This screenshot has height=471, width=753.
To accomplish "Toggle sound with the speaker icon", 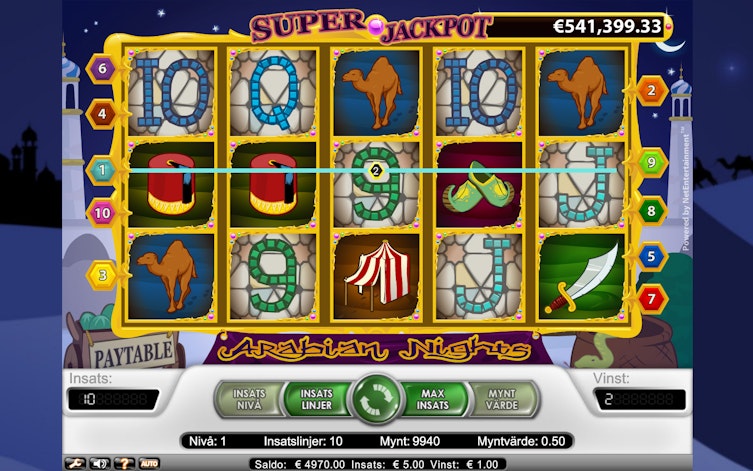I will click(98, 463).
